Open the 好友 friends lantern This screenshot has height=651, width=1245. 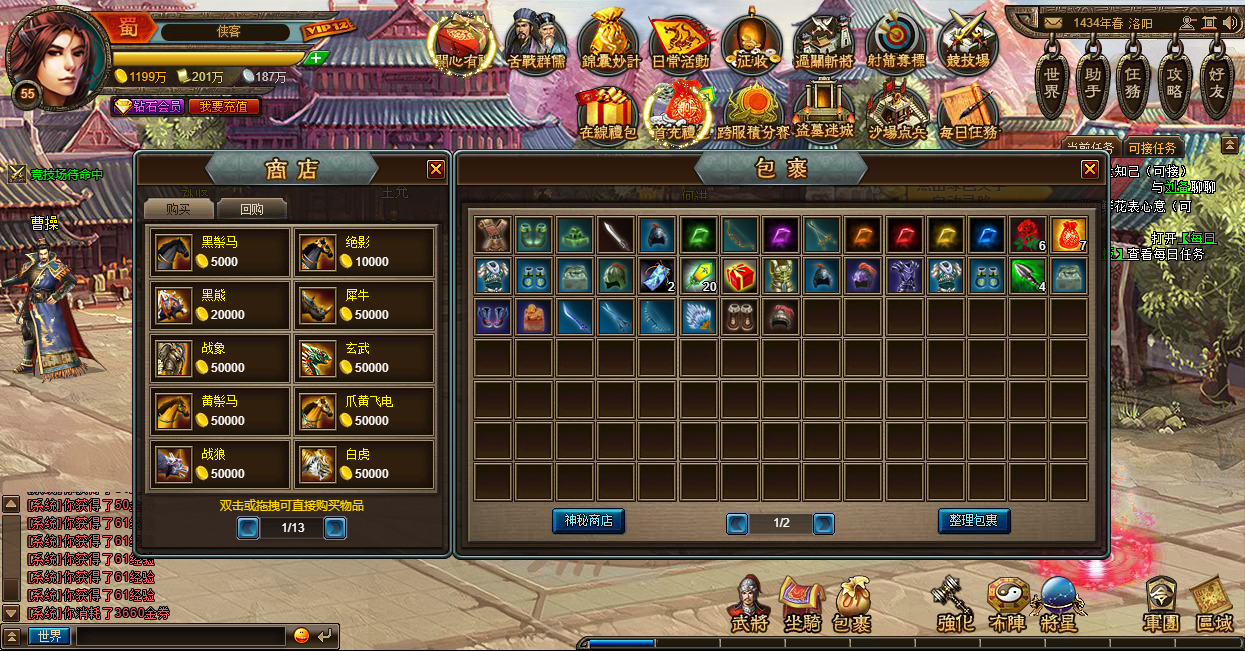coord(1216,74)
